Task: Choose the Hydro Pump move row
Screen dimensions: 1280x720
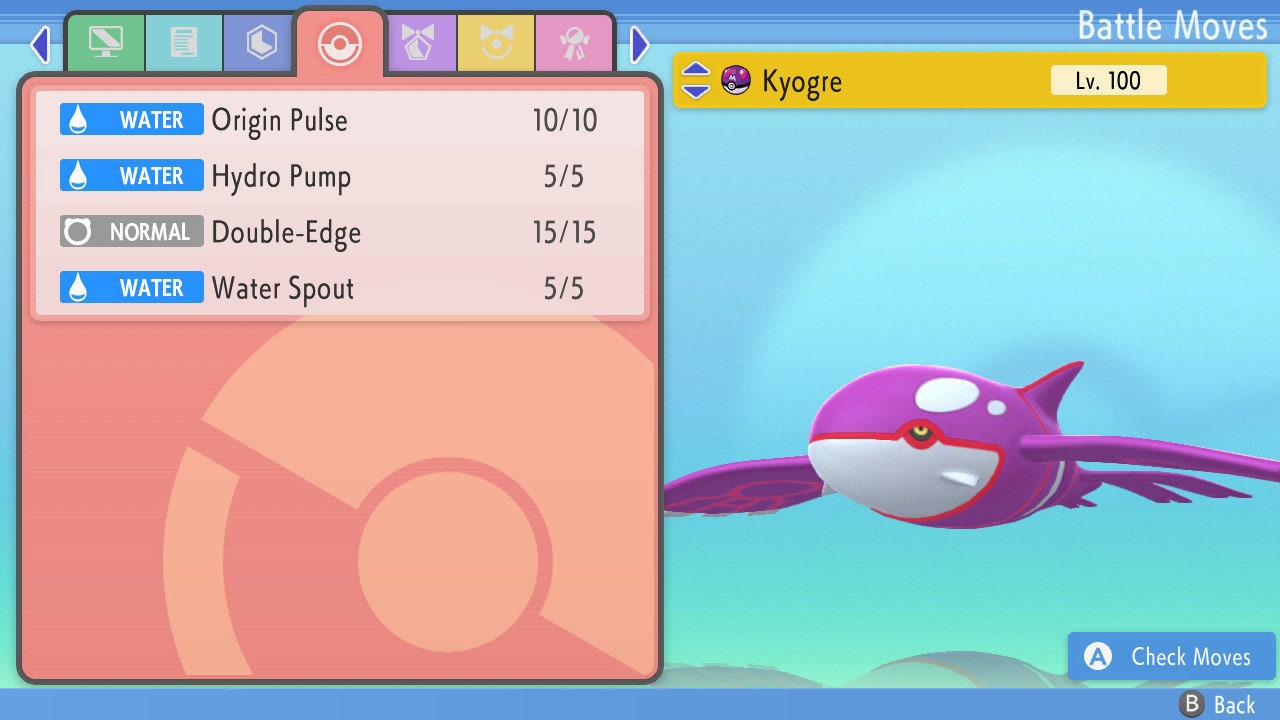Action: coord(340,176)
